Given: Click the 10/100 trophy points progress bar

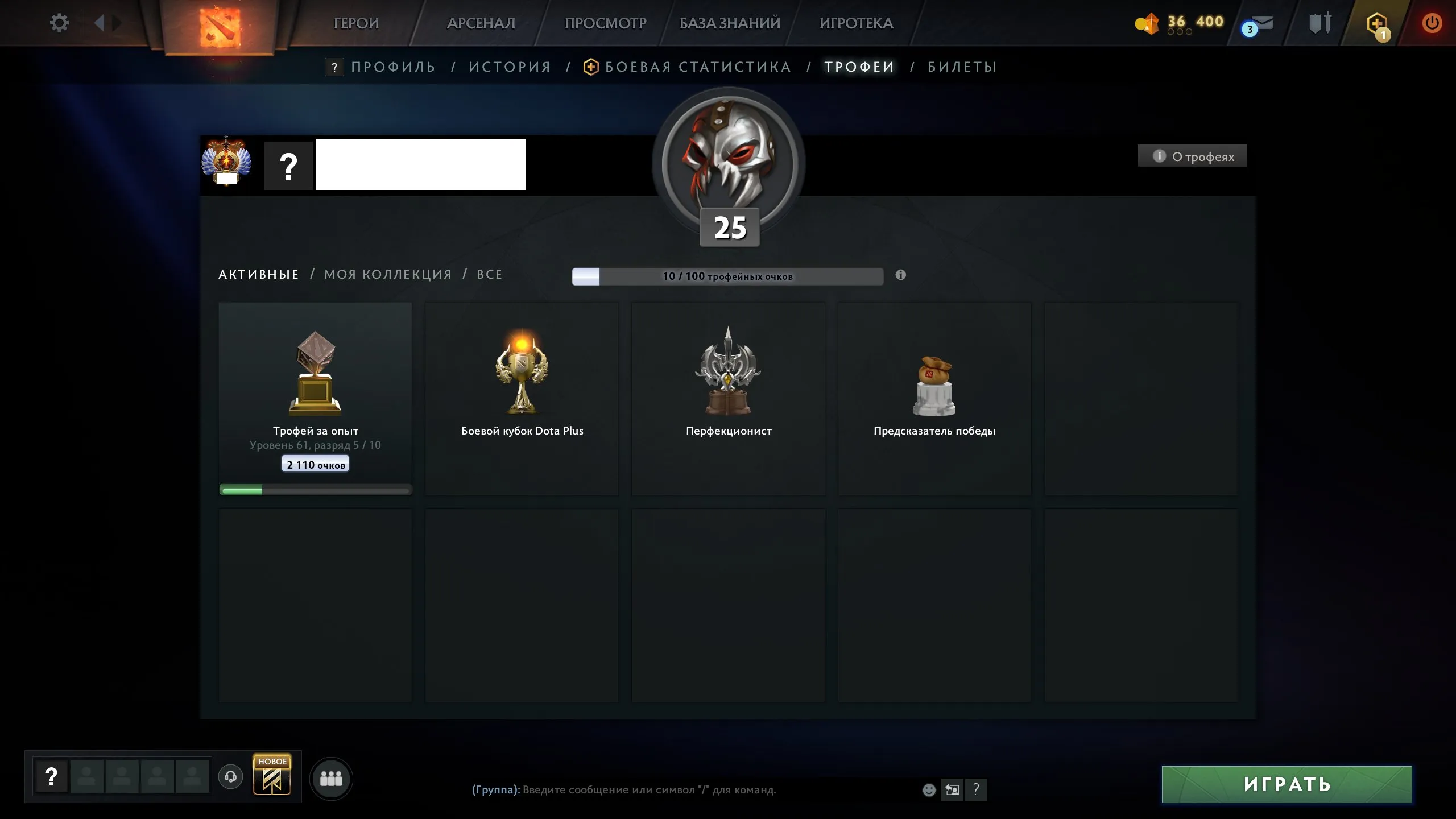Looking at the screenshot, I should [728, 276].
